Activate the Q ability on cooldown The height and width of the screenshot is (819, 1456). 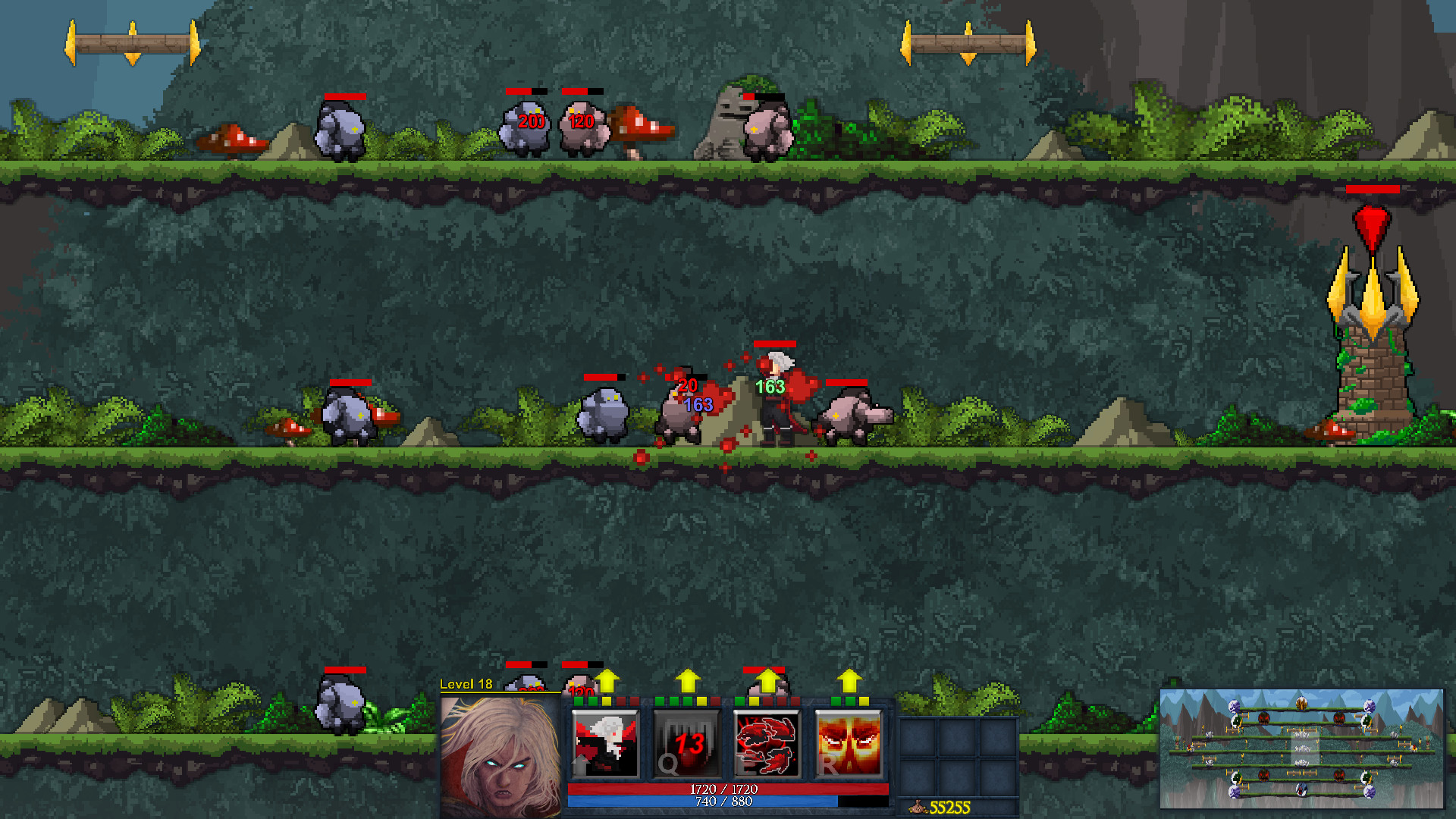[x=686, y=743]
